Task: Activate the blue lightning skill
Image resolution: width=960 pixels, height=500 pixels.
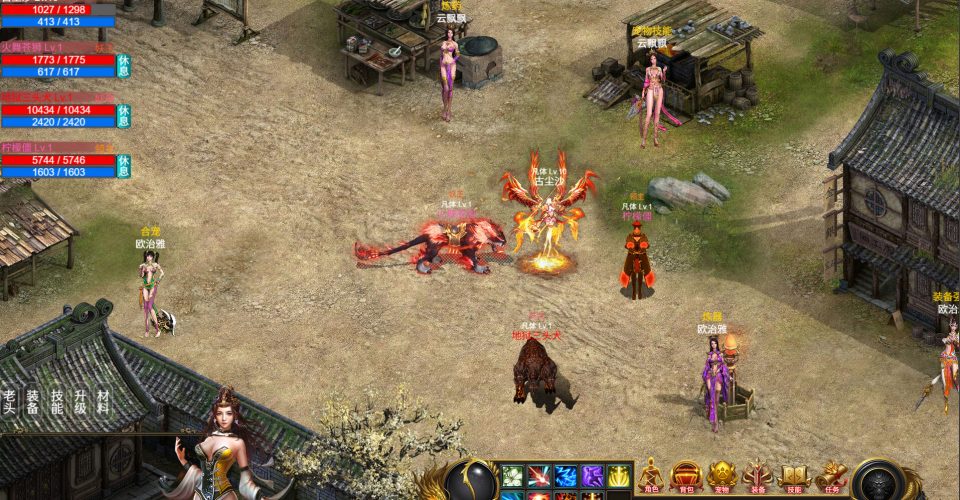Action: pyautogui.click(x=566, y=476)
